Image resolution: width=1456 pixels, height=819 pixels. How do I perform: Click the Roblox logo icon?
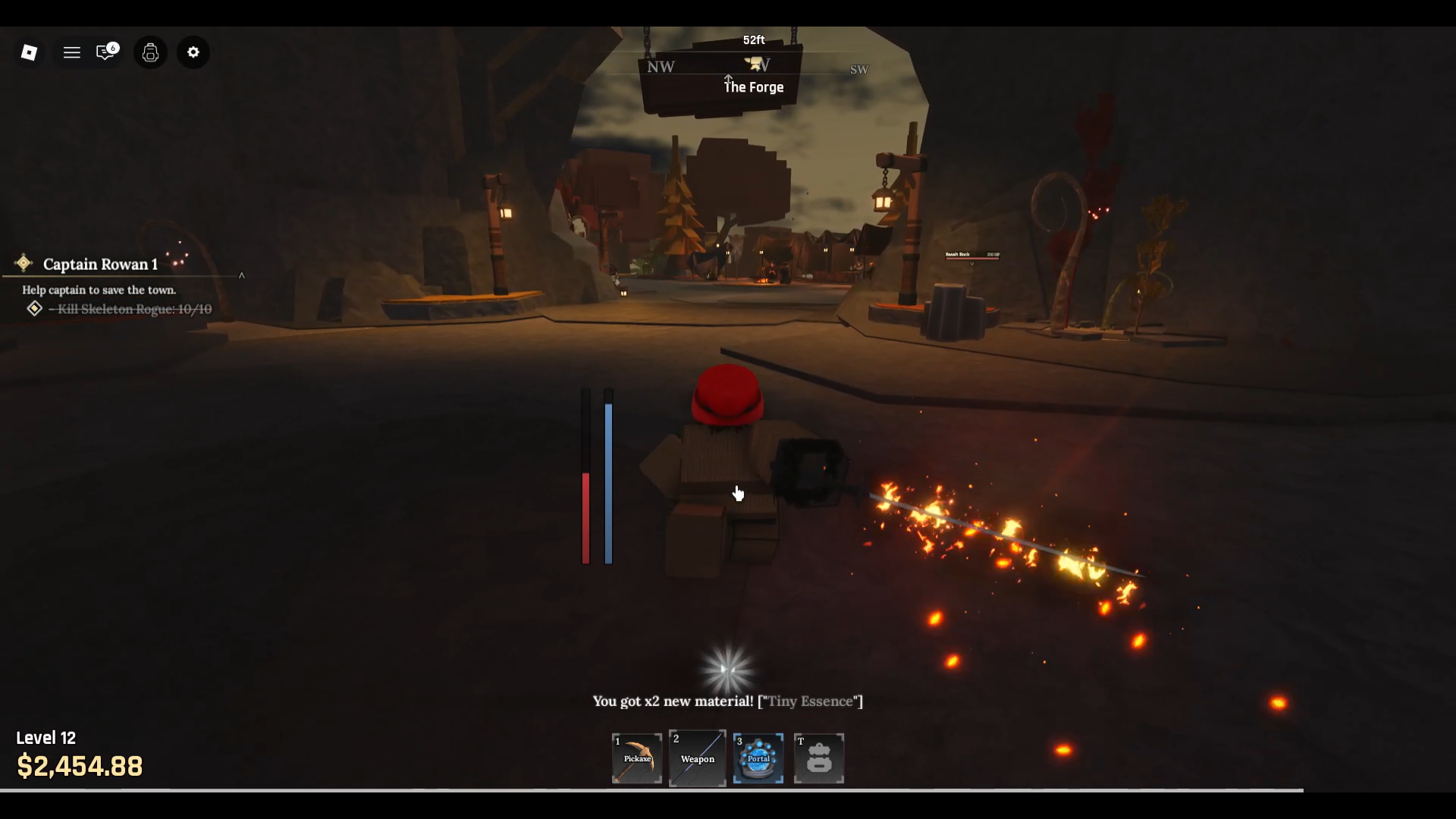coord(30,52)
